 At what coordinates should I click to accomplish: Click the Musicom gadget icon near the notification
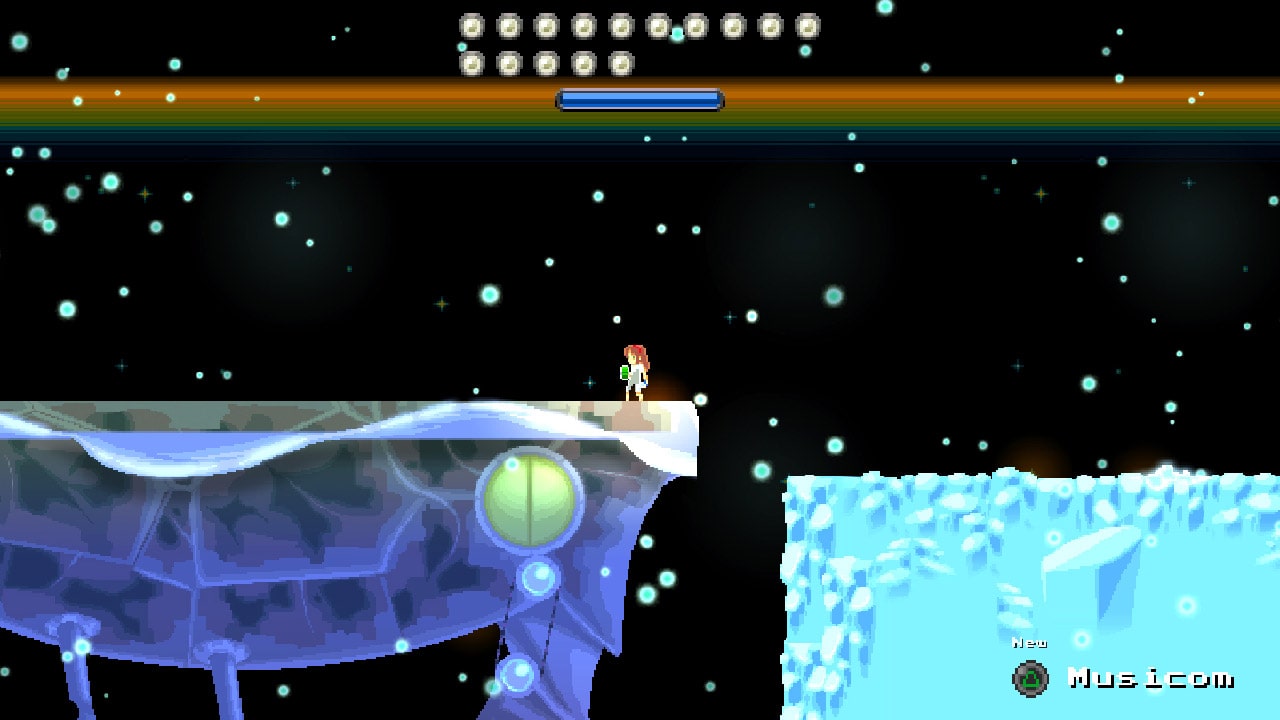pos(1029,679)
